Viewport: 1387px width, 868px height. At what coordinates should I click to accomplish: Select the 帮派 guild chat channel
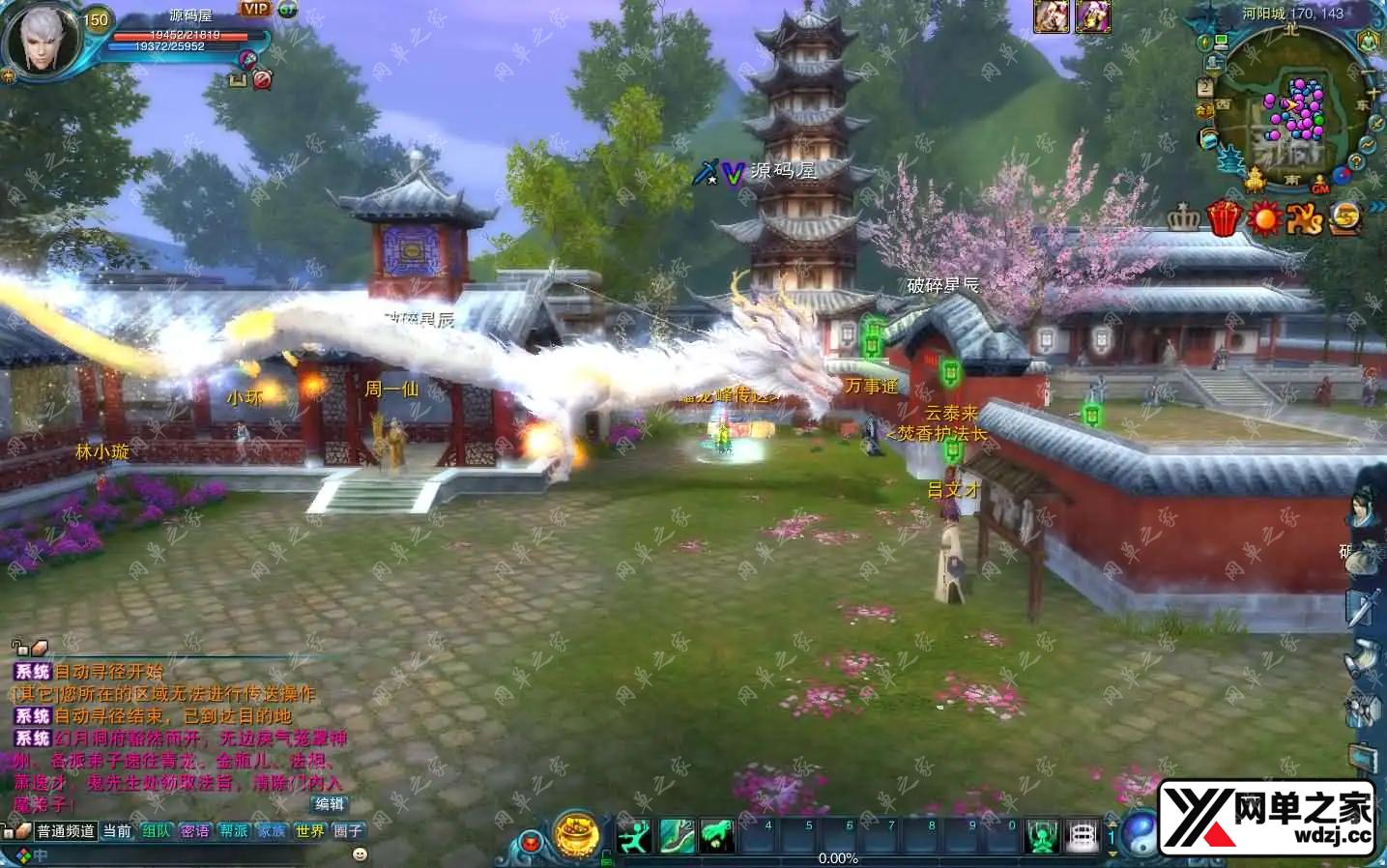click(233, 831)
